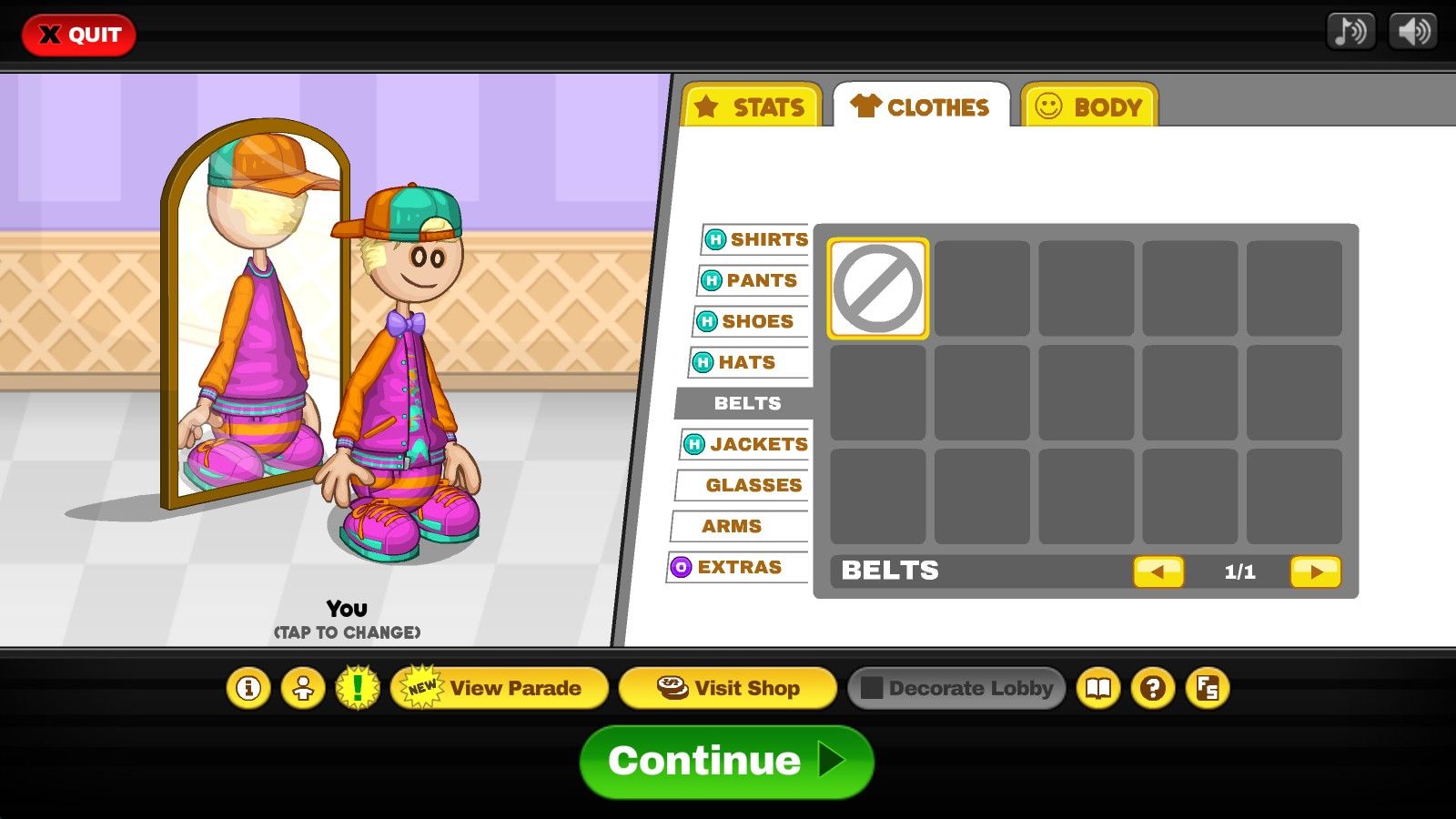Switch to the Stats tab
The width and height of the screenshot is (1456, 819).
pyautogui.click(x=752, y=106)
